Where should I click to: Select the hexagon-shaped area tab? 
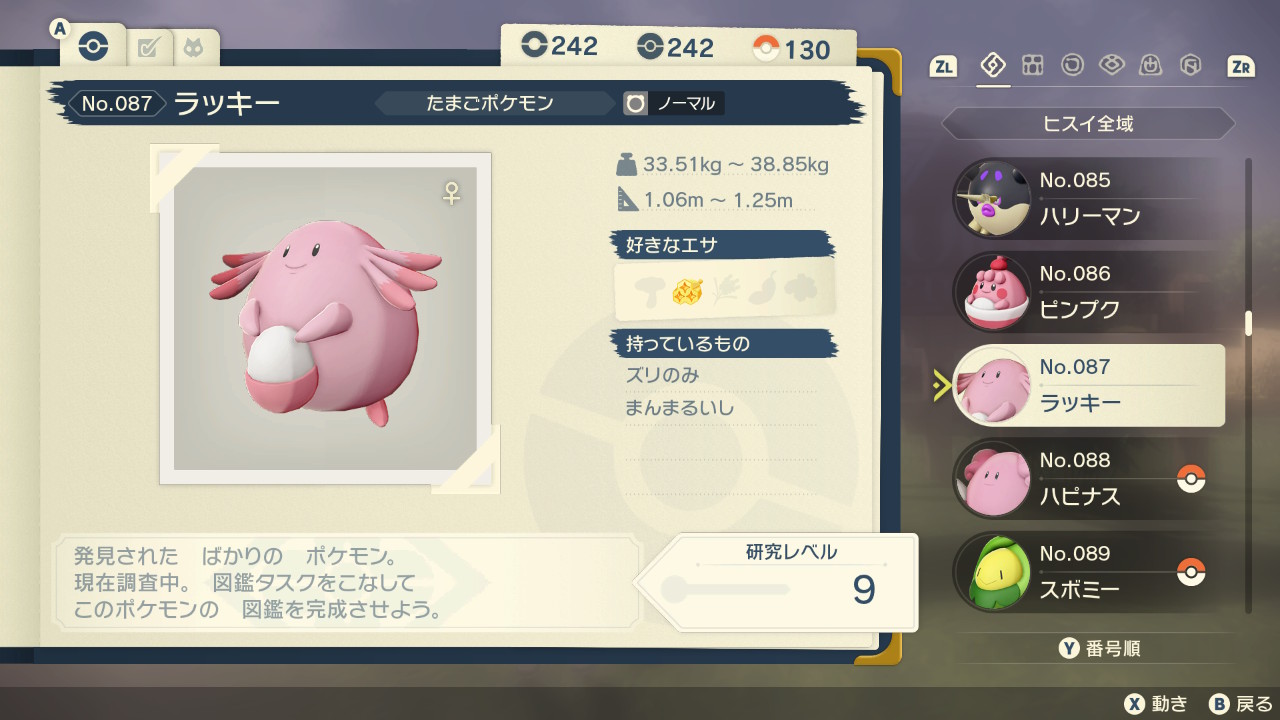pyautogui.click(x=1190, y=66)
